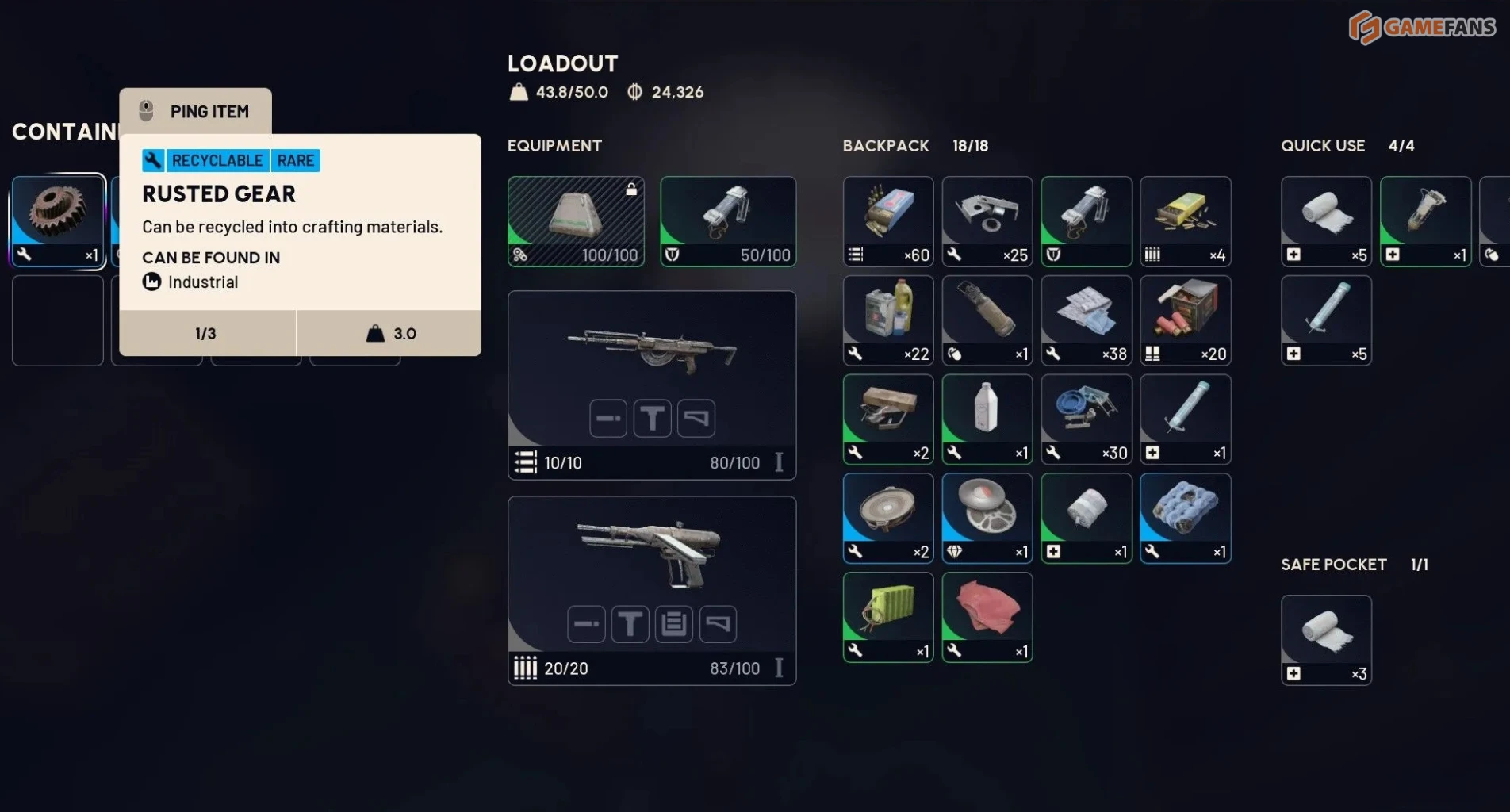The height and width of the screenshot is (812, 1510).
Task: Select the chemicals stack of 22
Action: click(x=888, y=320)
